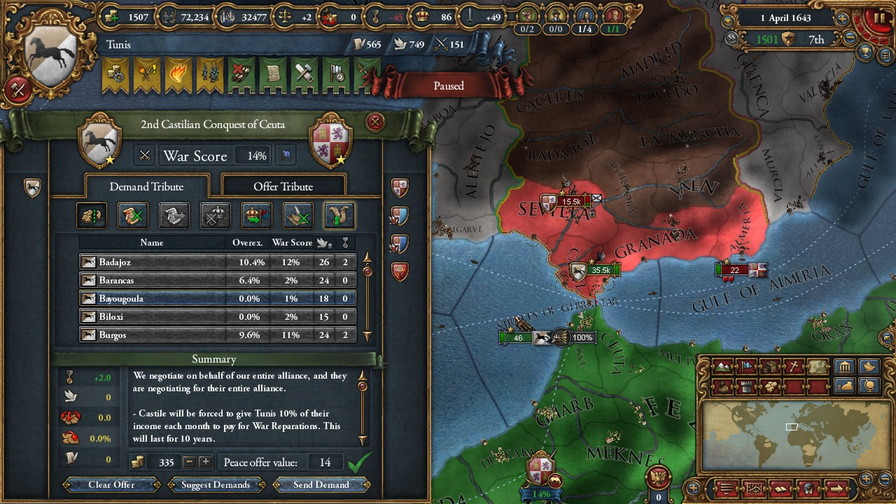896x504 pixels.
Task: Click the Paused banner
Action: [x=448, y=86]
